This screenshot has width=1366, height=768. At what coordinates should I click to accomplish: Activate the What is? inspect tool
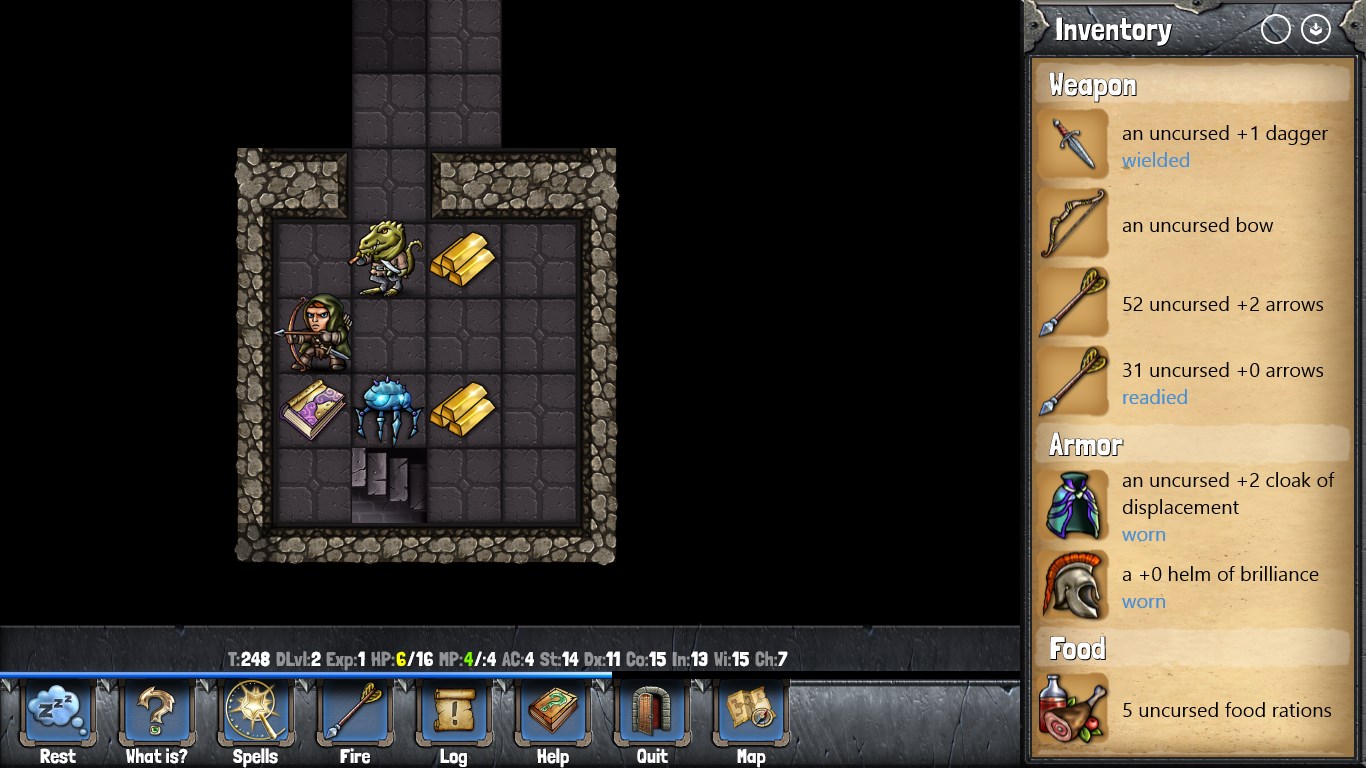click(157, 712)
